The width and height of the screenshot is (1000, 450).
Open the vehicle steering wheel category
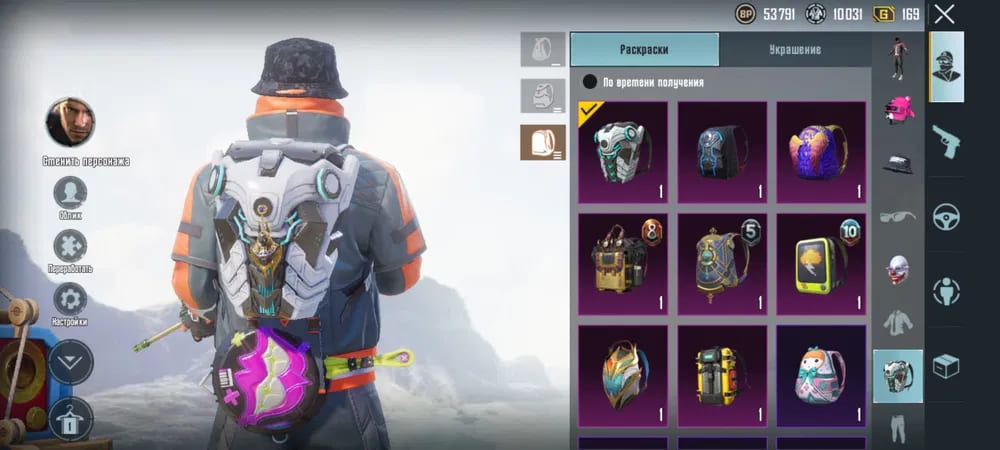coord(946,216)
